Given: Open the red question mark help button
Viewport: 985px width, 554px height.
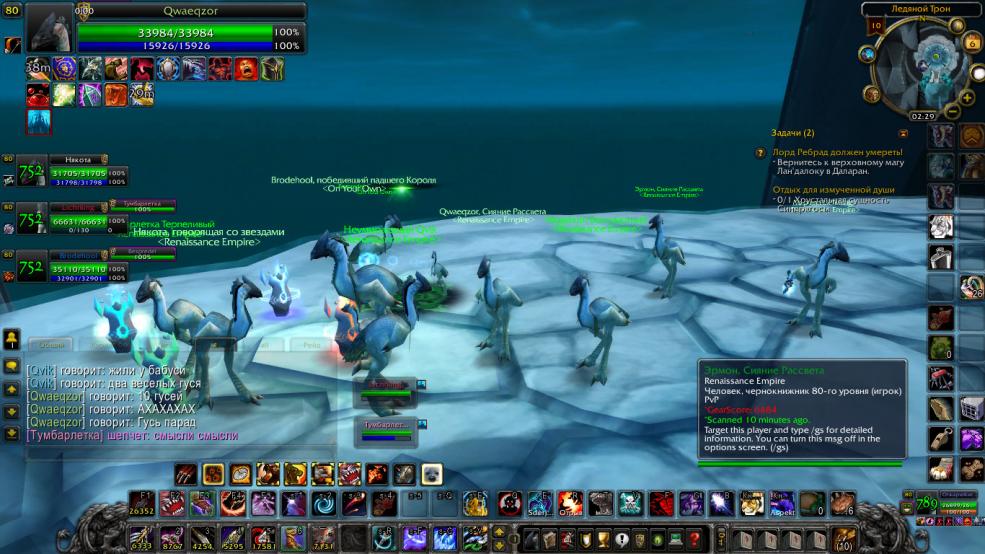Looking at the screenshot, I should (x=694, y=540).
